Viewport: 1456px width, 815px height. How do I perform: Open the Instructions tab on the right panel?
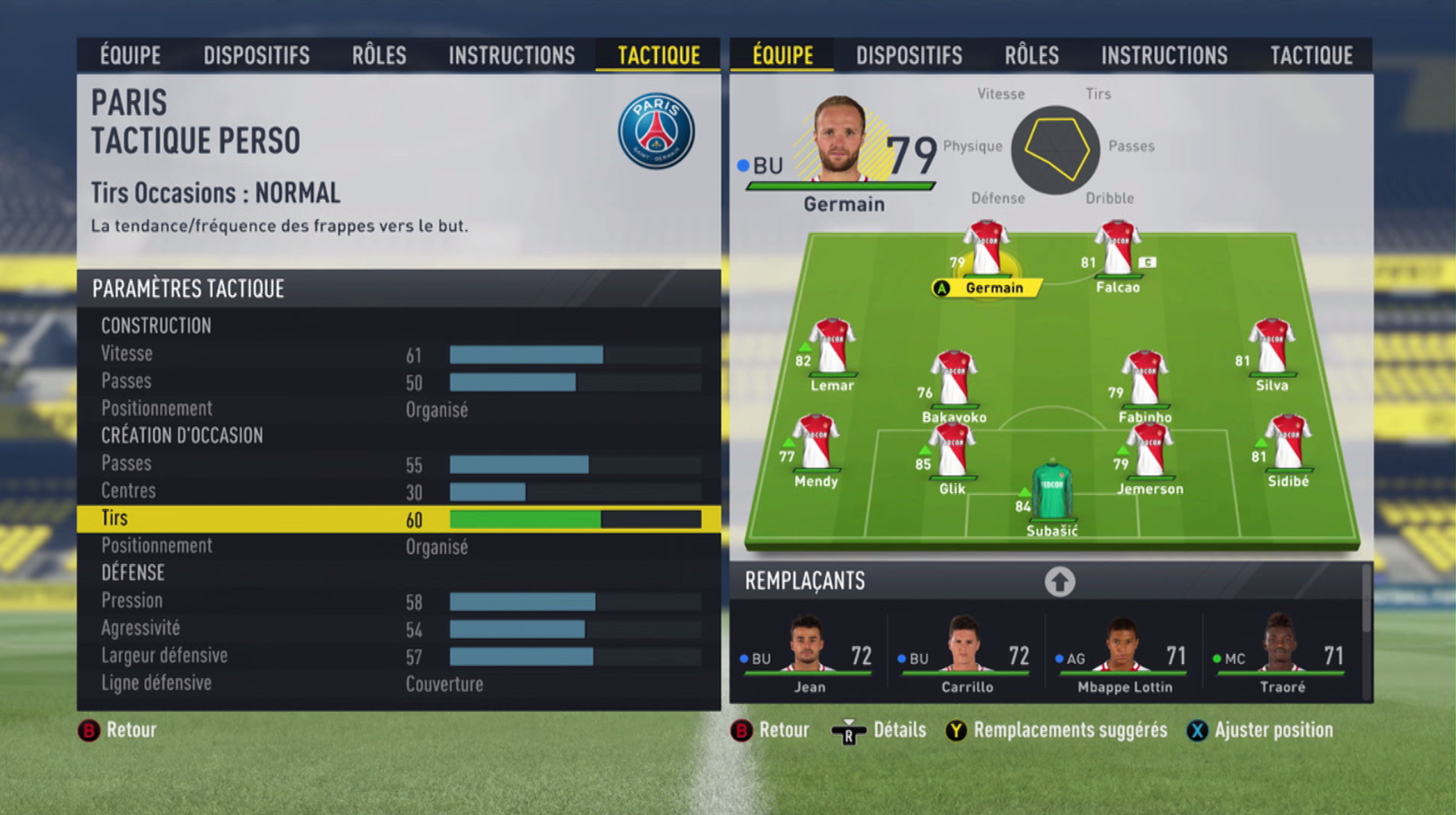click(1164, 55)
